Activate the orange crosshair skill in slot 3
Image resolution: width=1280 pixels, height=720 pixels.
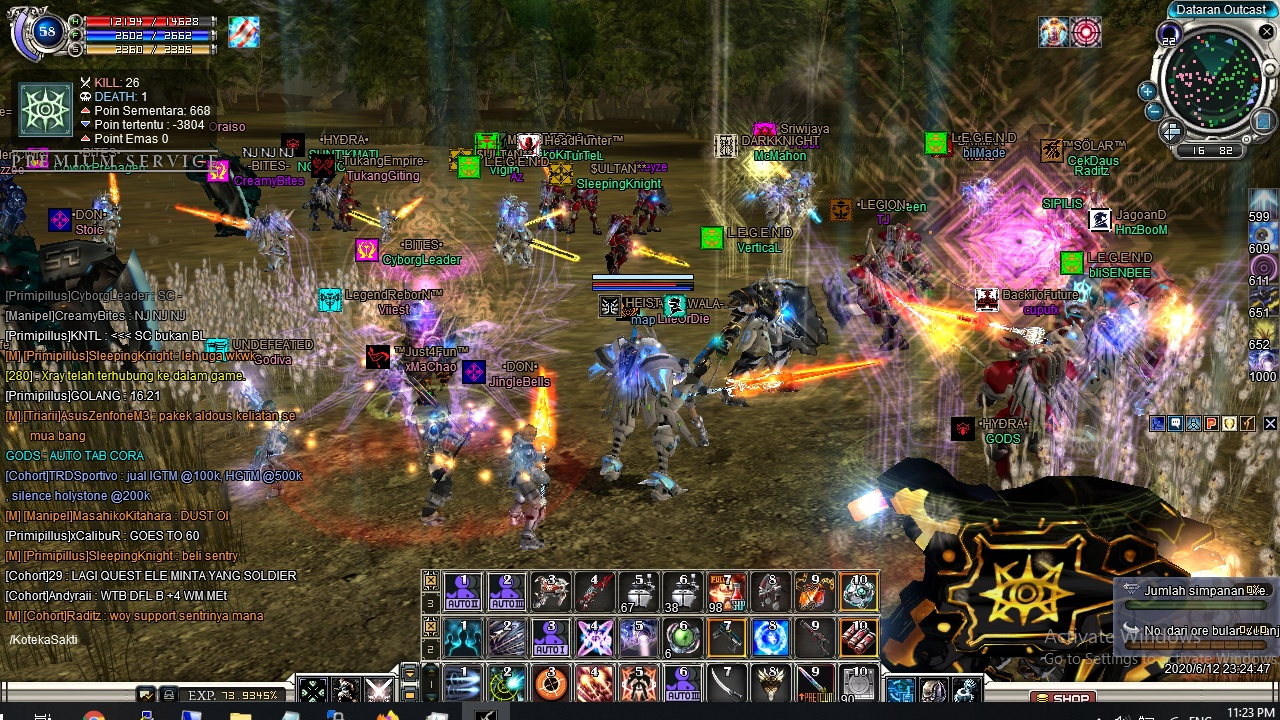[x=550, y=684]
